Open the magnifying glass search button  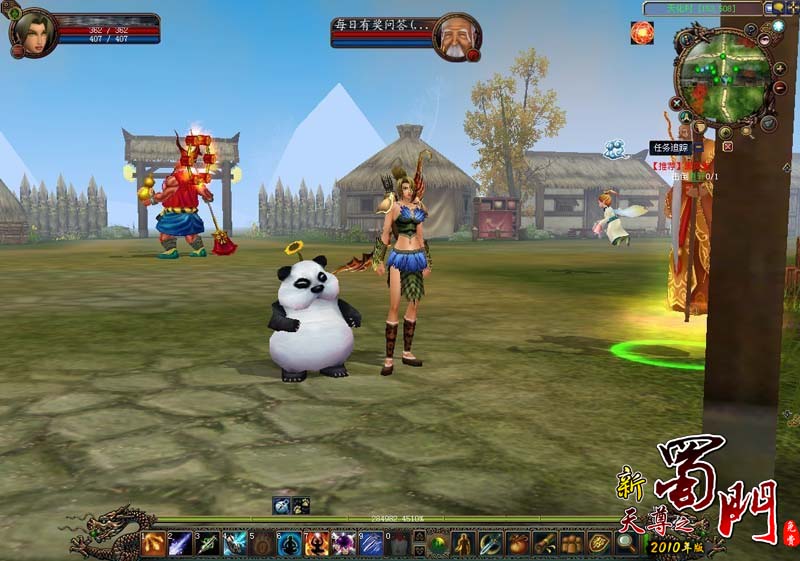coord(625,543)
